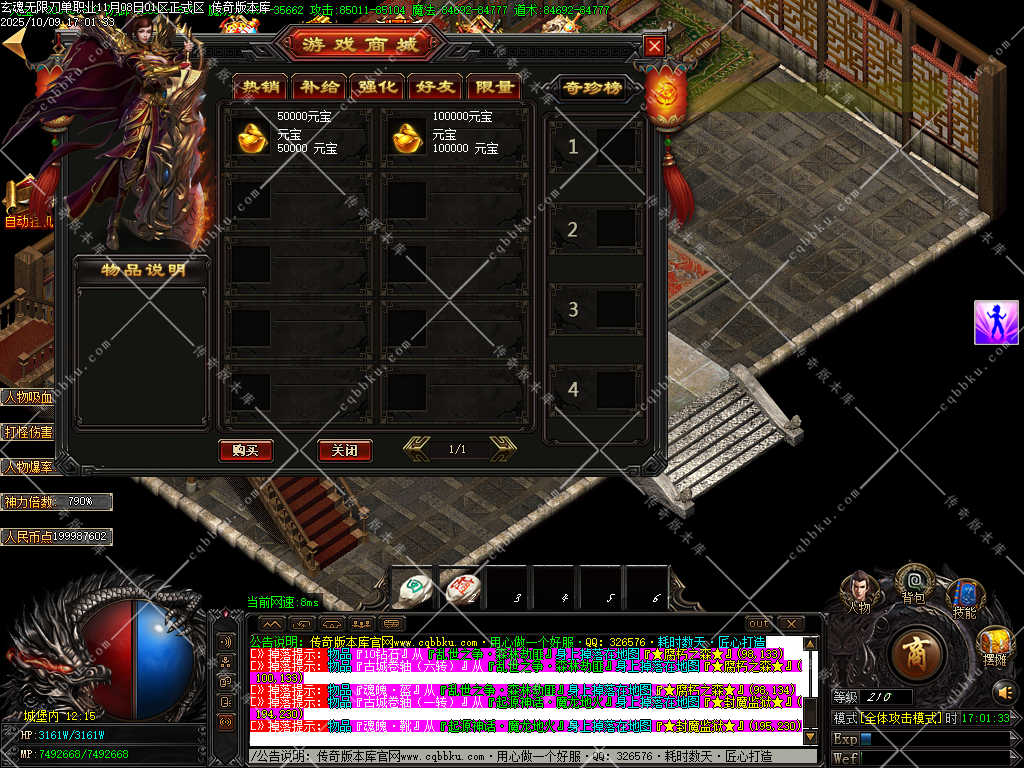The image size is (1024, 768).
Task: Open the 技能 skills book
Action: (x=965, y=596)
